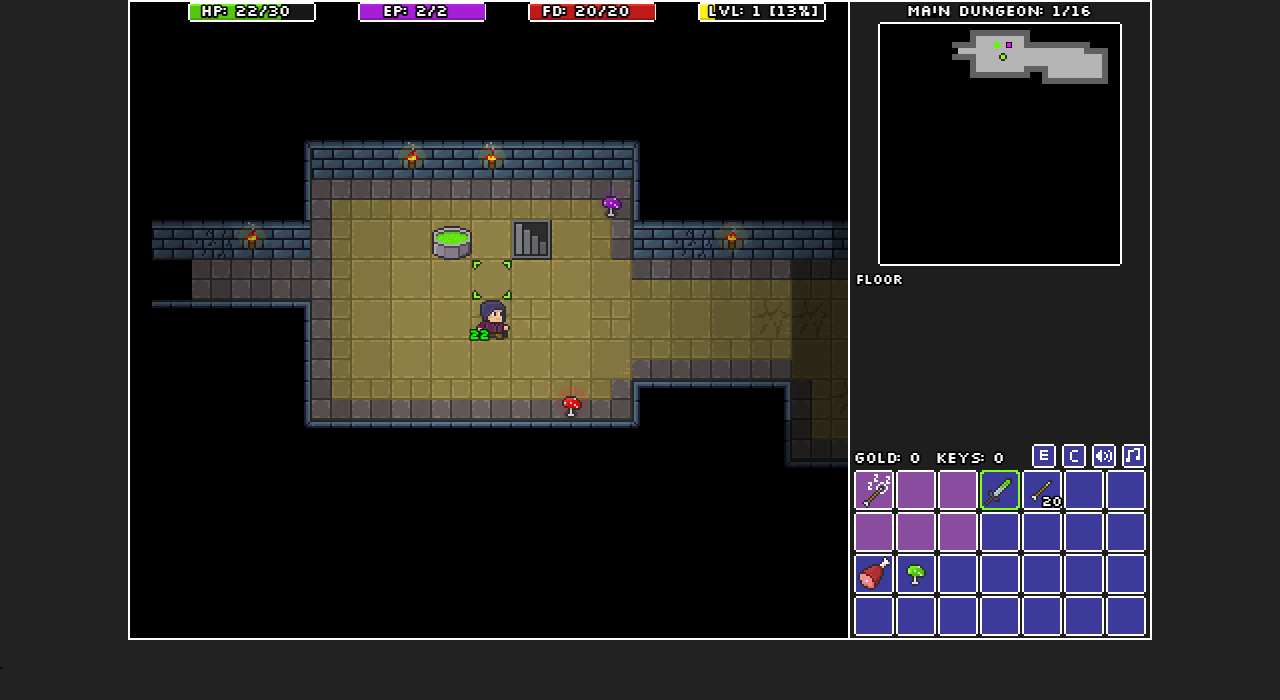Select the stack of 20 arrows

pos(1042,490)
